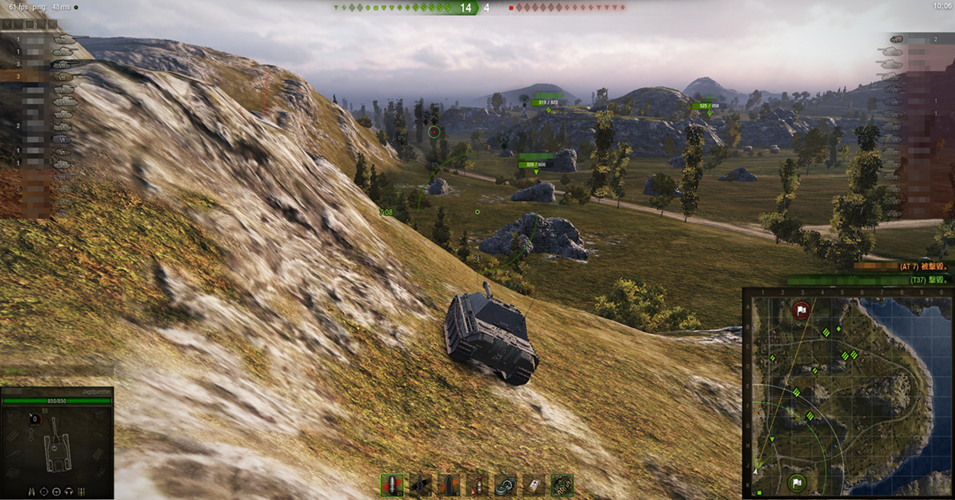Screen dimensions: 955x500
Task: Select the high-explosive shell with orange marking
Action: point(449,485)
